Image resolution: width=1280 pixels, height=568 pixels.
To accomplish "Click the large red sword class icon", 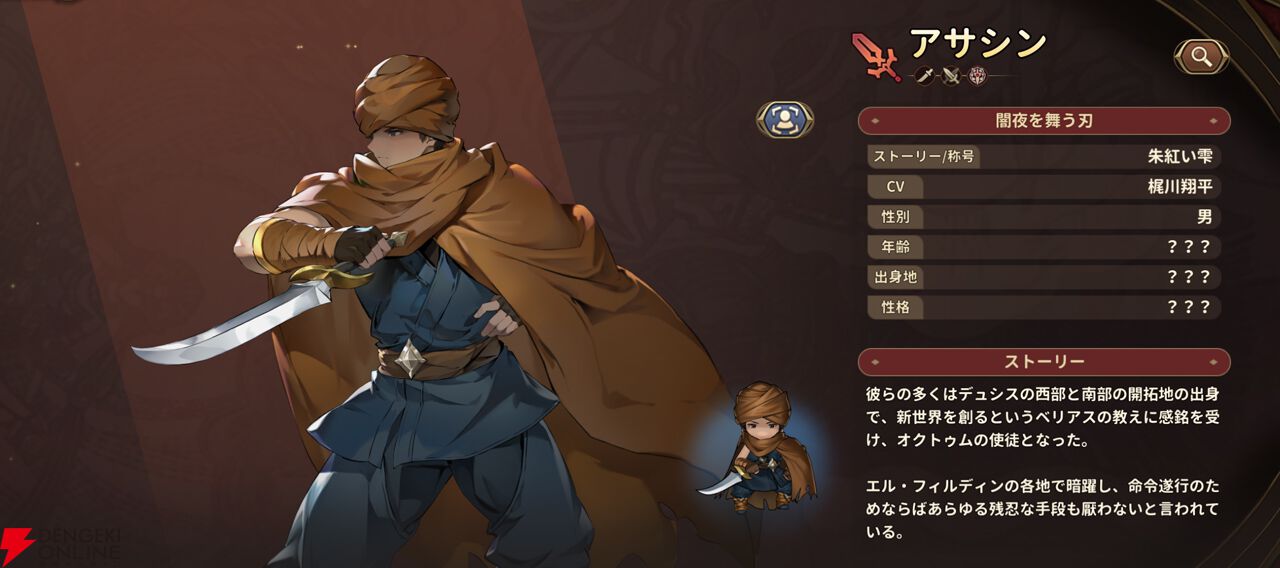I will pos(876,56).
